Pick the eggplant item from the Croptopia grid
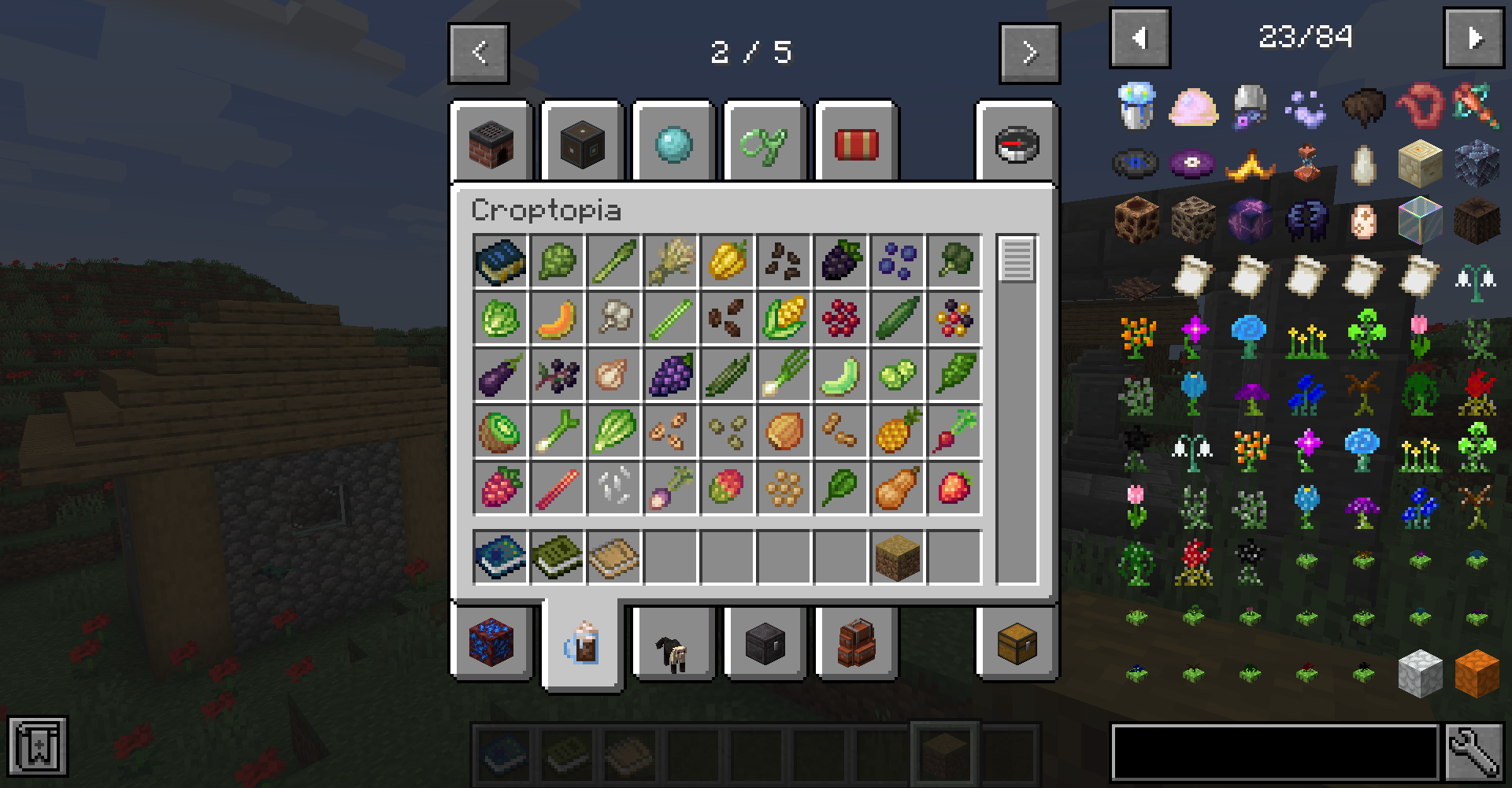Screen dimensions: 1512x788 point(500,375)
